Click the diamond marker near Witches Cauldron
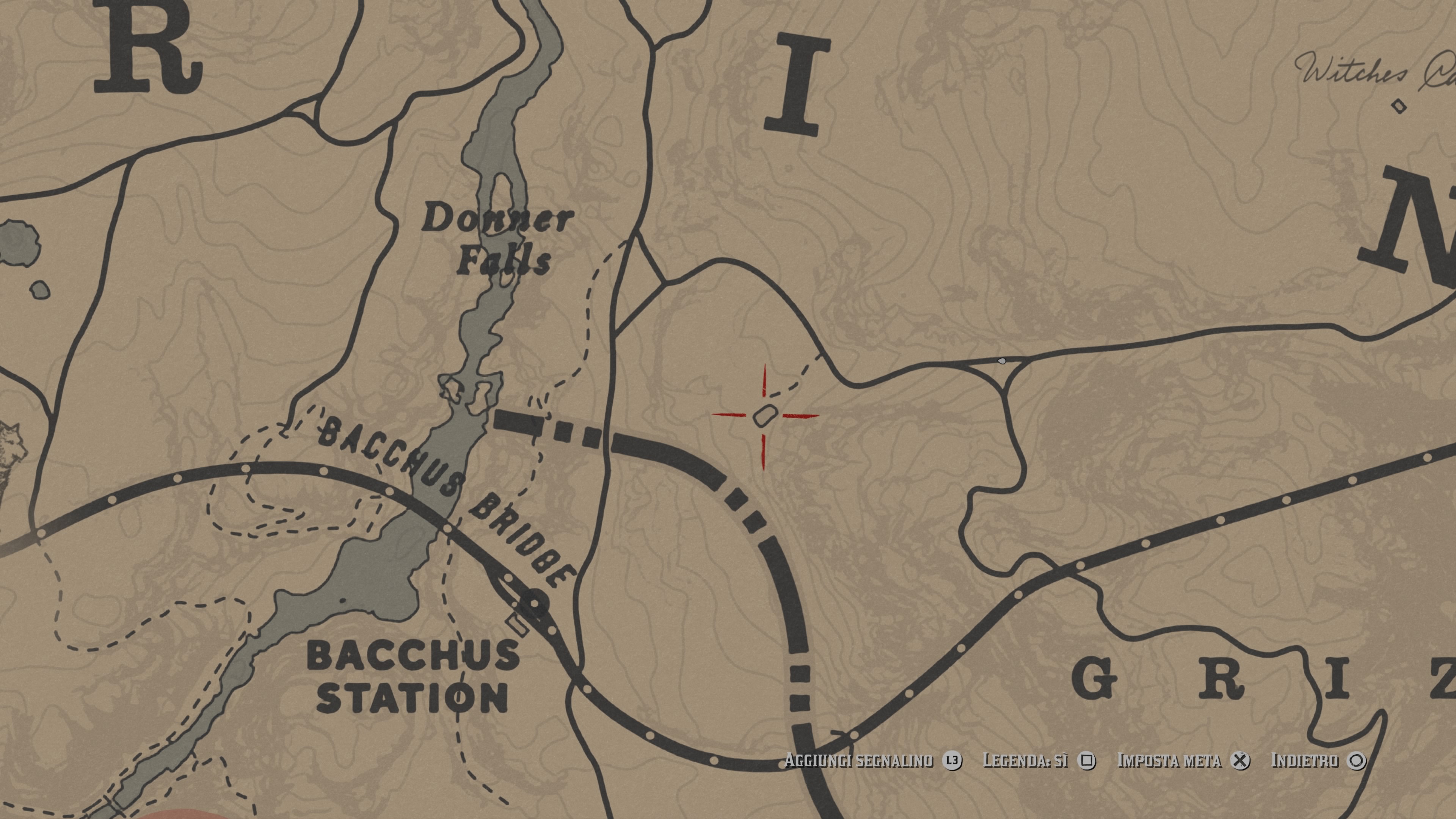The width and height of the screenshot is (1456, 819). [1399, 106]
